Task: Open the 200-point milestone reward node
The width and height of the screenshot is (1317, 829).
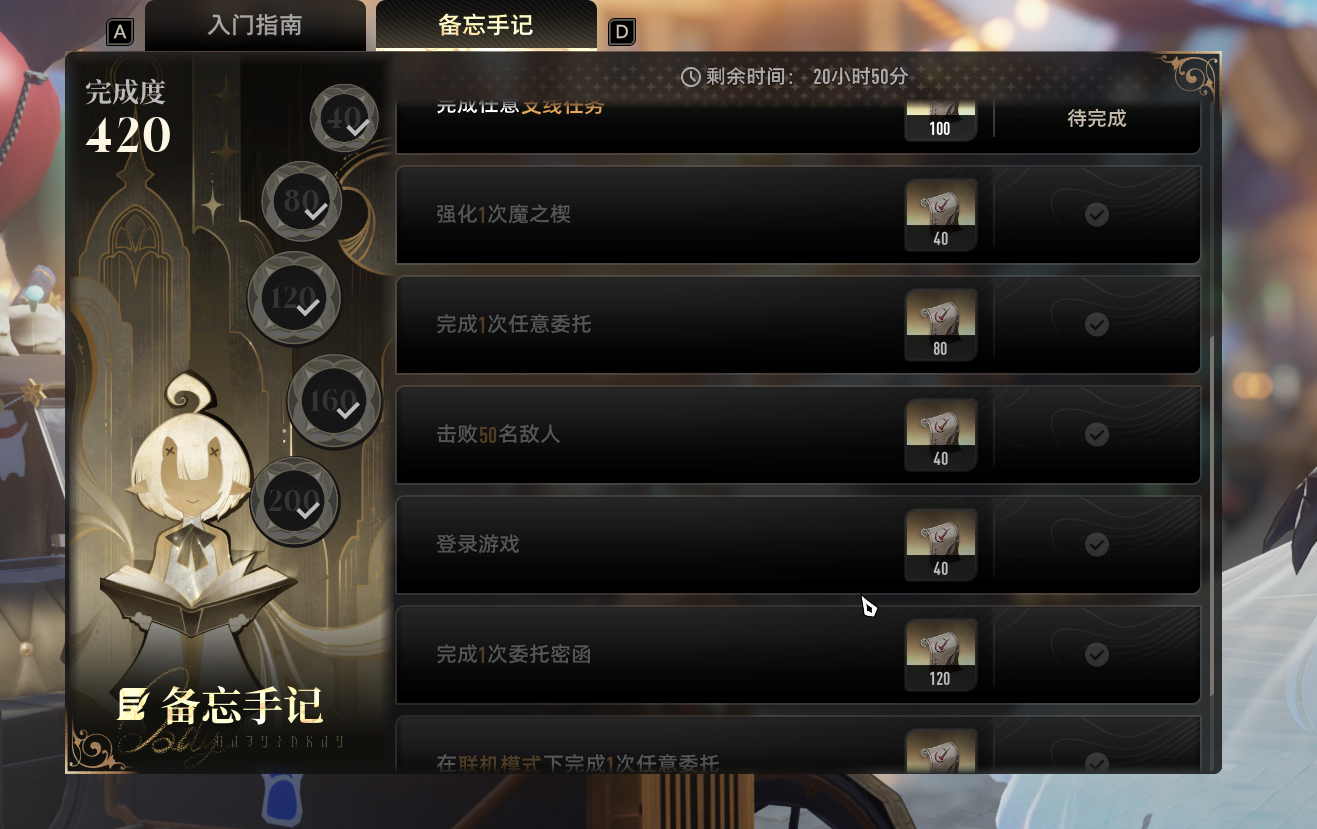Action: point(294,503)
